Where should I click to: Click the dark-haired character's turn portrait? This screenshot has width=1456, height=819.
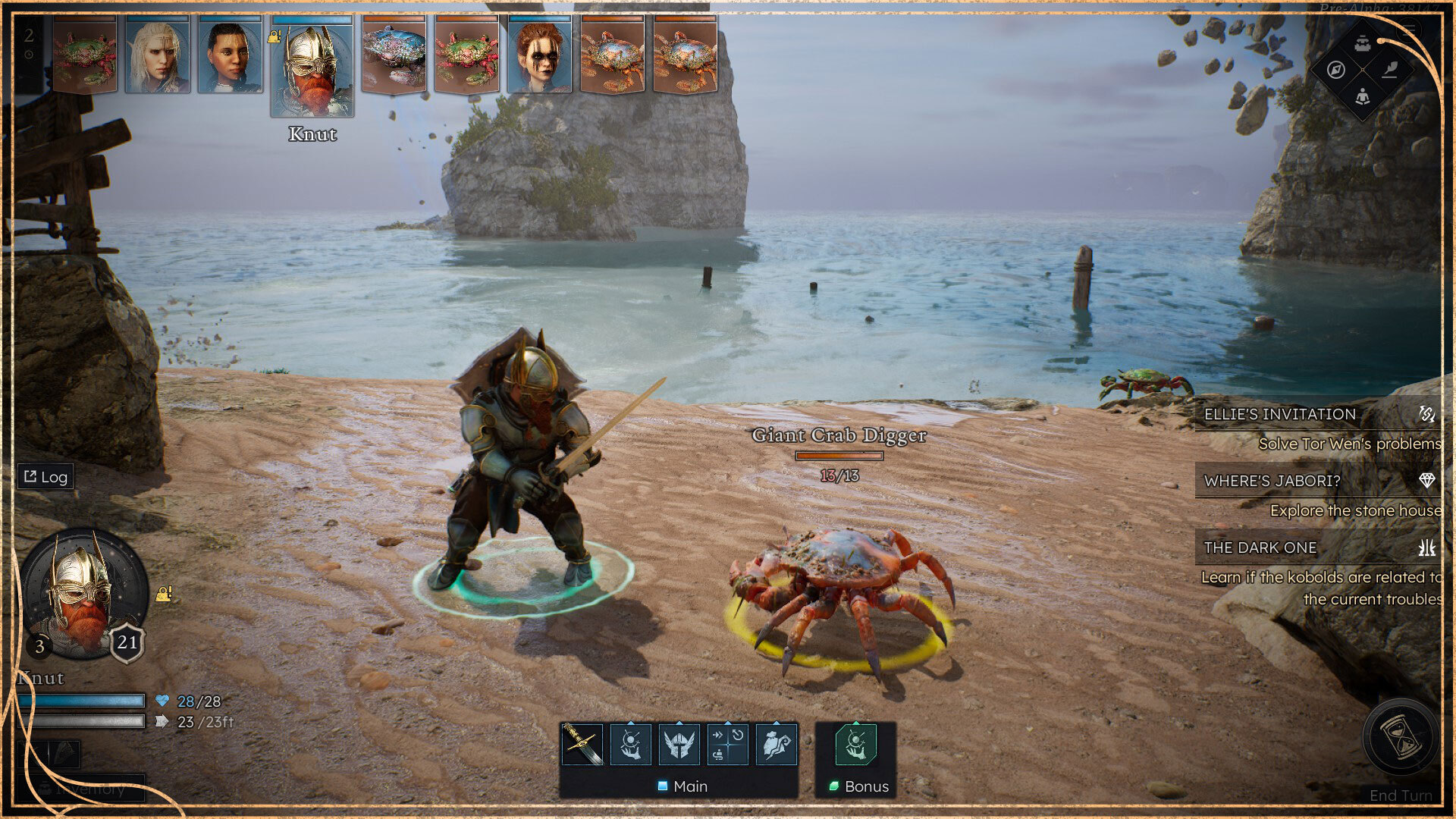(230, 55)
